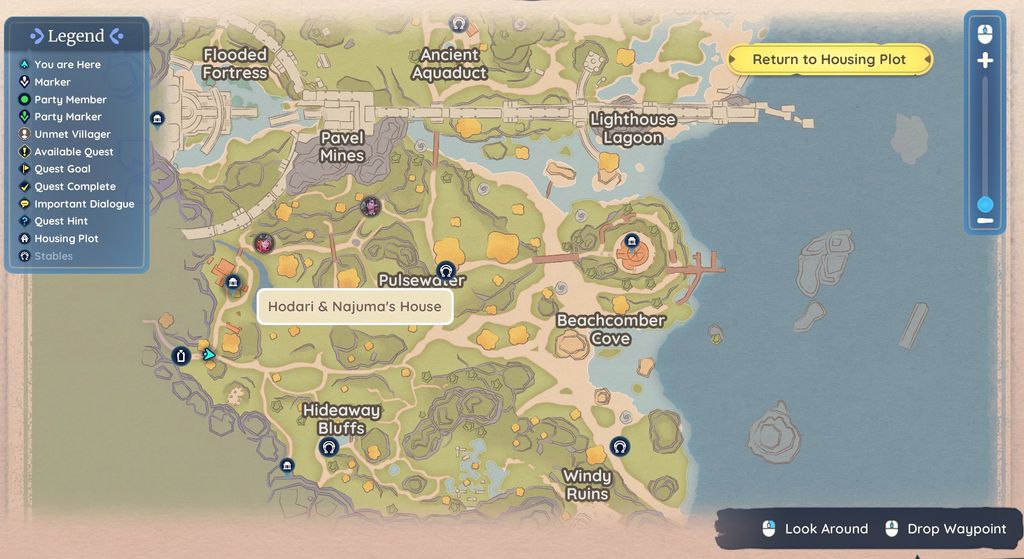Toggle the Party Member legend entry
The width and height of the screenshot is (1024, 559).
click(x=70, y=100)
